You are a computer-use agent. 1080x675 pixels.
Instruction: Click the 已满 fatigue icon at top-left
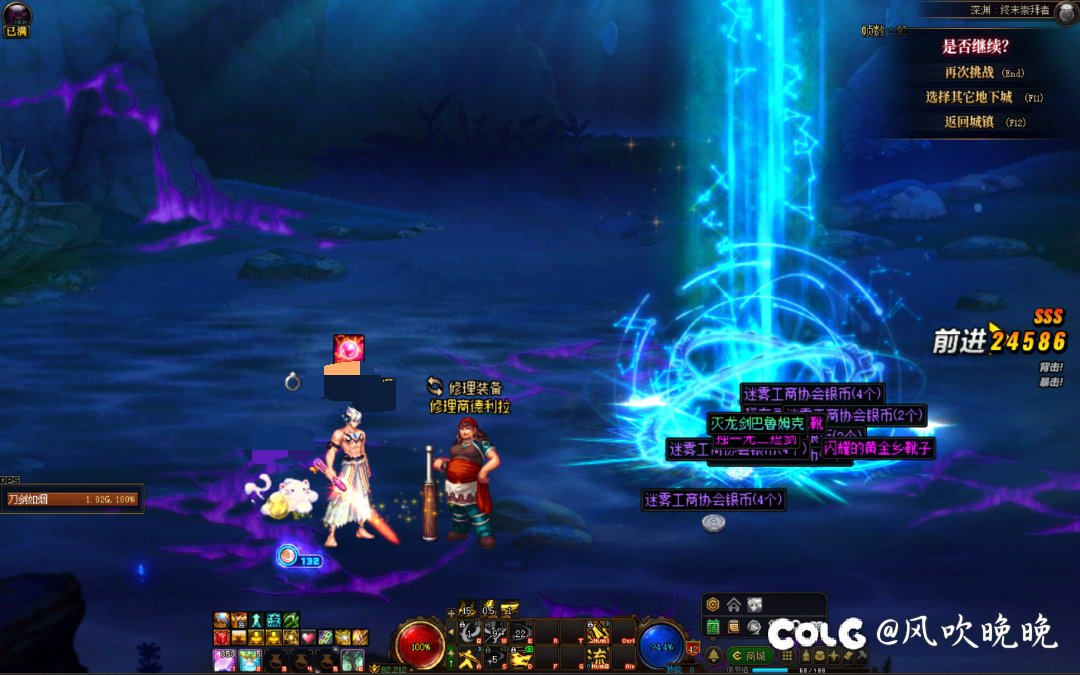pos(15,18)
